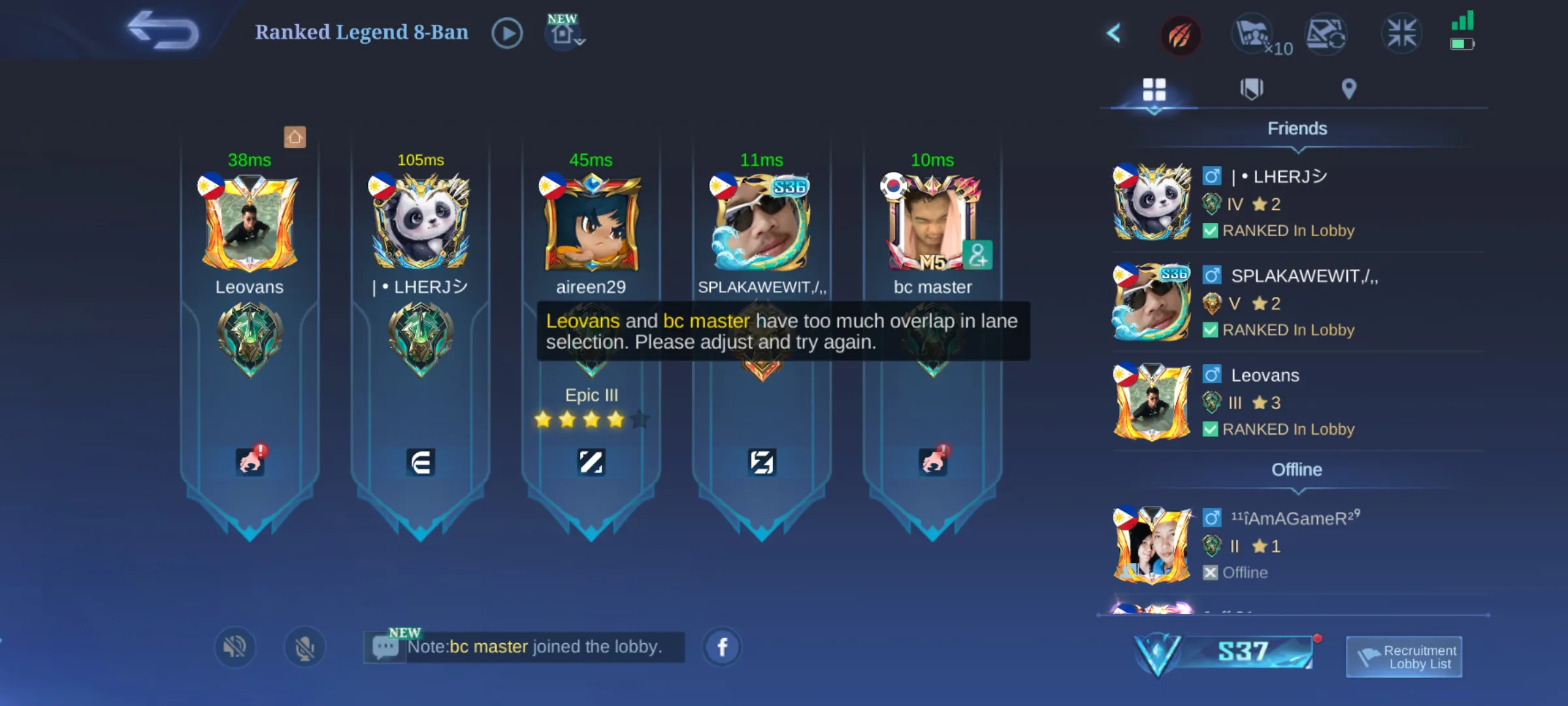Add bc master as friend via green icon

(977, 255)
